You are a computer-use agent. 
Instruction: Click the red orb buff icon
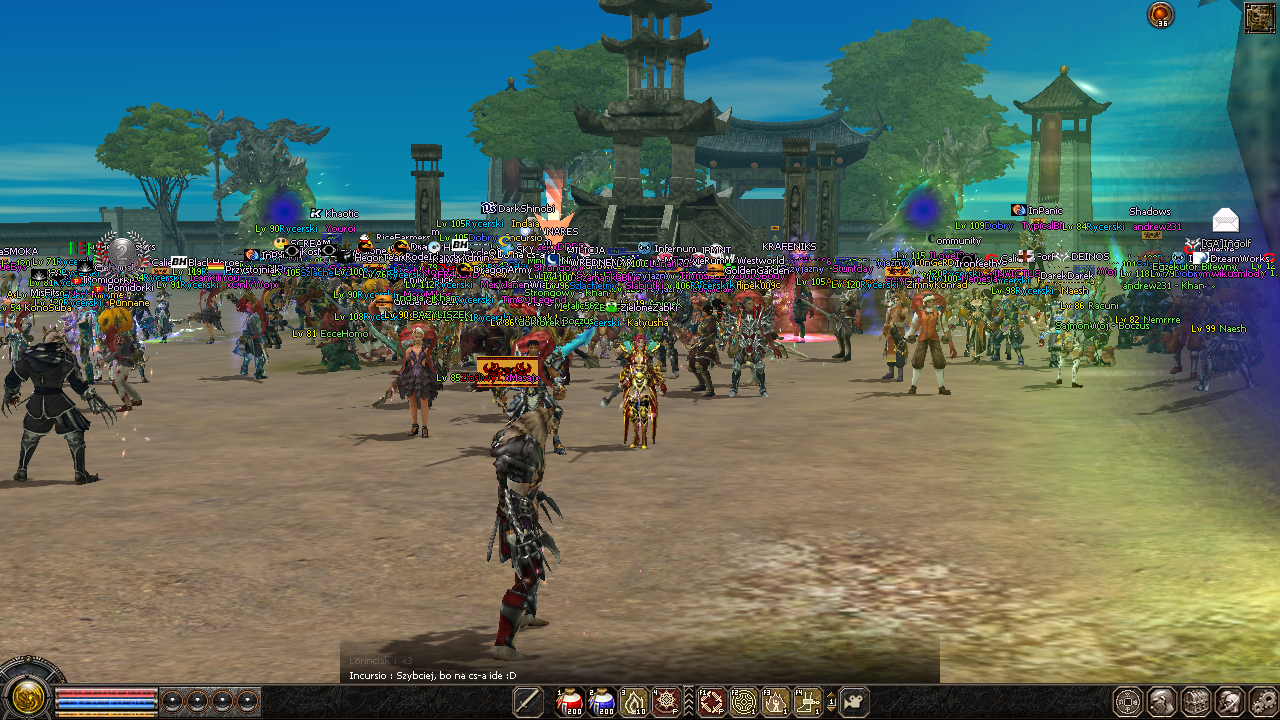[1161, 14]
